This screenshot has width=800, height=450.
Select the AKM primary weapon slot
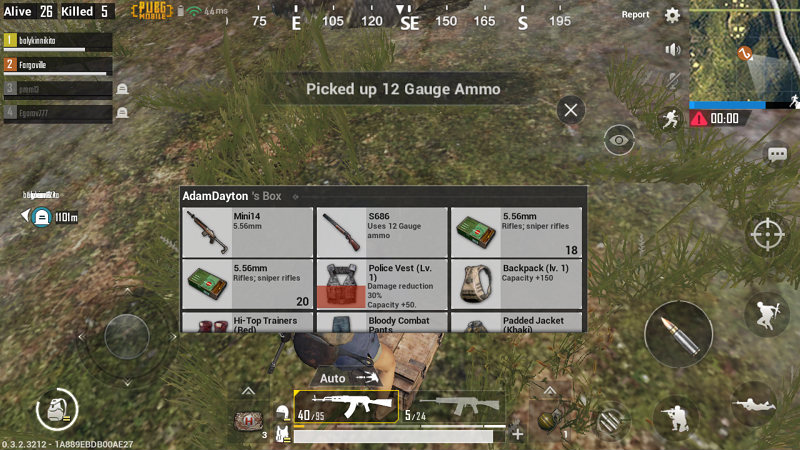[x=346, y=406]
